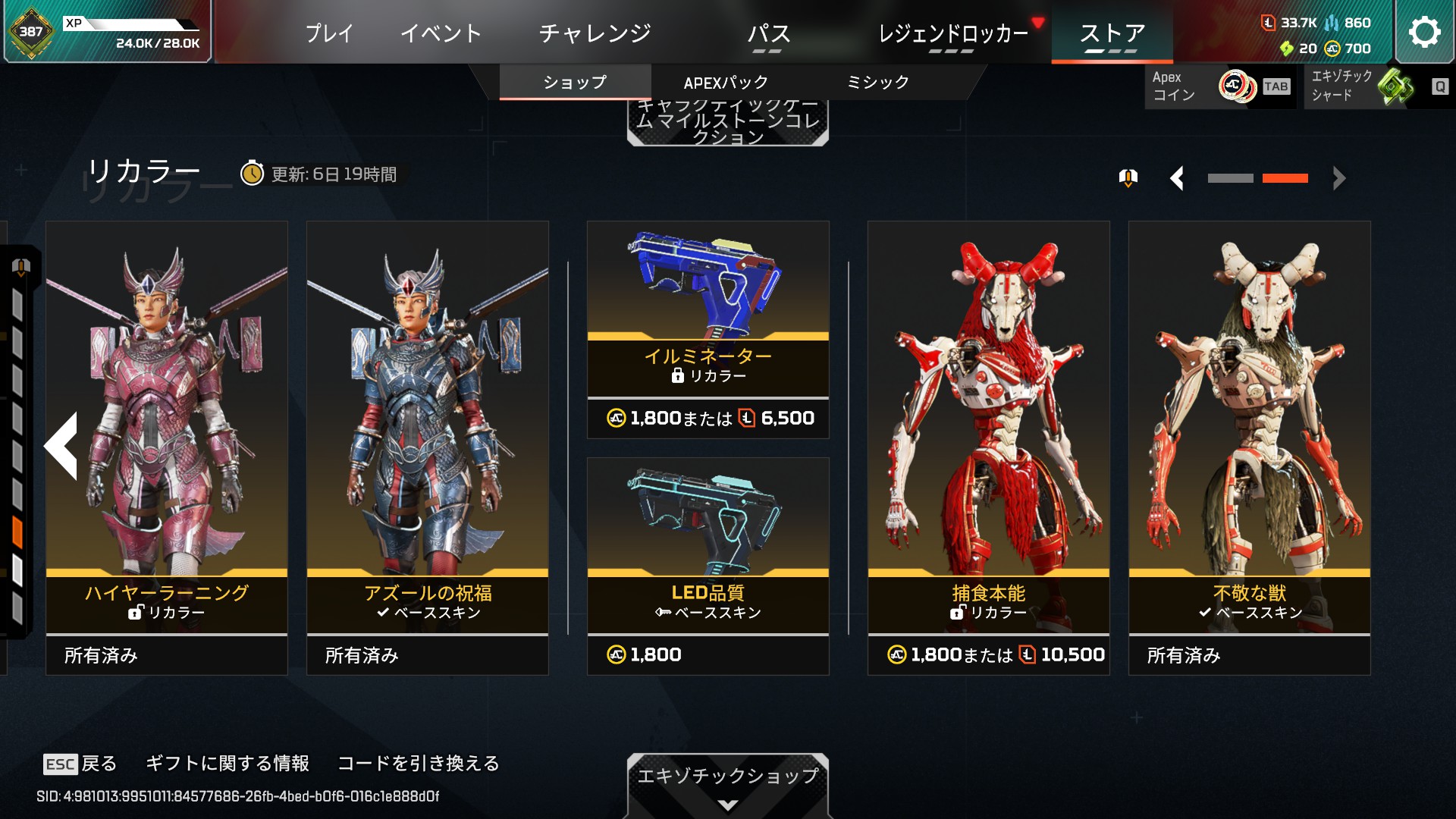This screenshot has width=1456, height=819.
Task: Switch to the APEXパック sub-tab
Action: [x=726, y=83]
